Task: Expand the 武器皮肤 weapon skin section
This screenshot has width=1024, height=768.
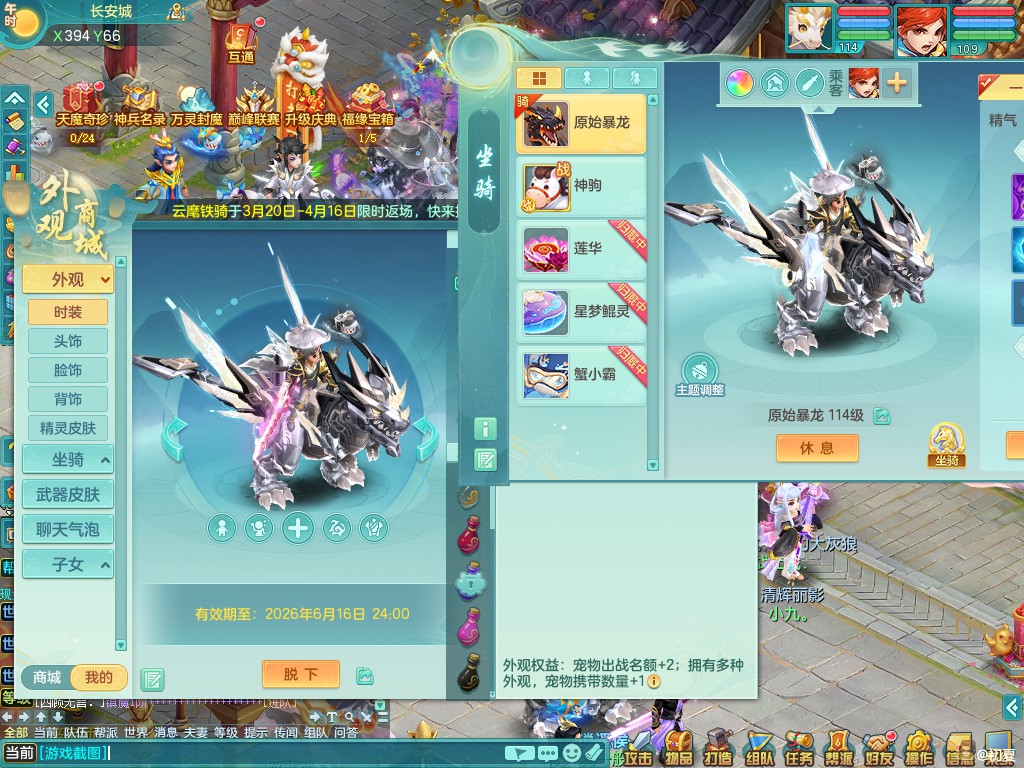Action: click(x=68, y=495)
